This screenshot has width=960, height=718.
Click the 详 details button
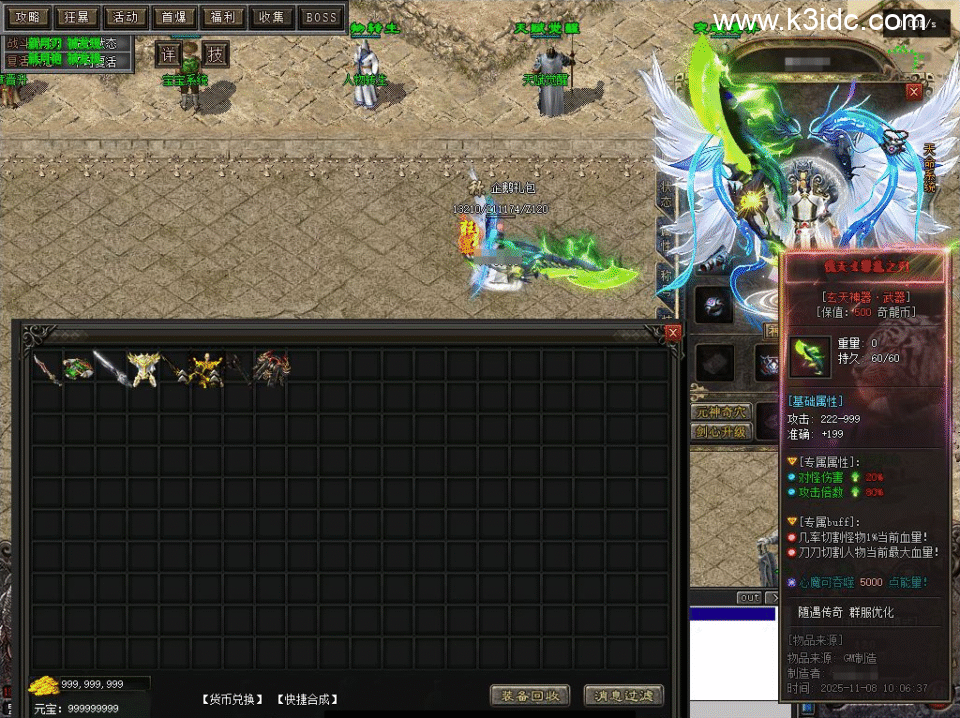[168, 54]
